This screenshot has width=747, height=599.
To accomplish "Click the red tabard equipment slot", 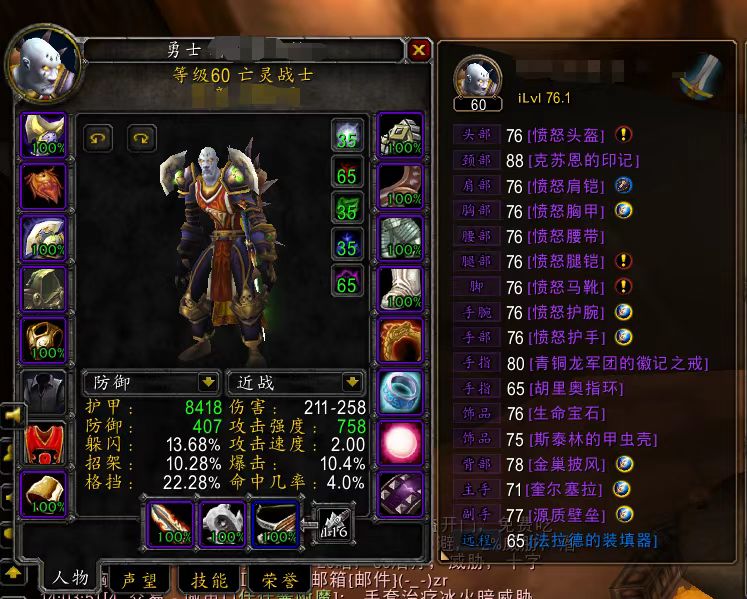I will click(x=44, y=442).
